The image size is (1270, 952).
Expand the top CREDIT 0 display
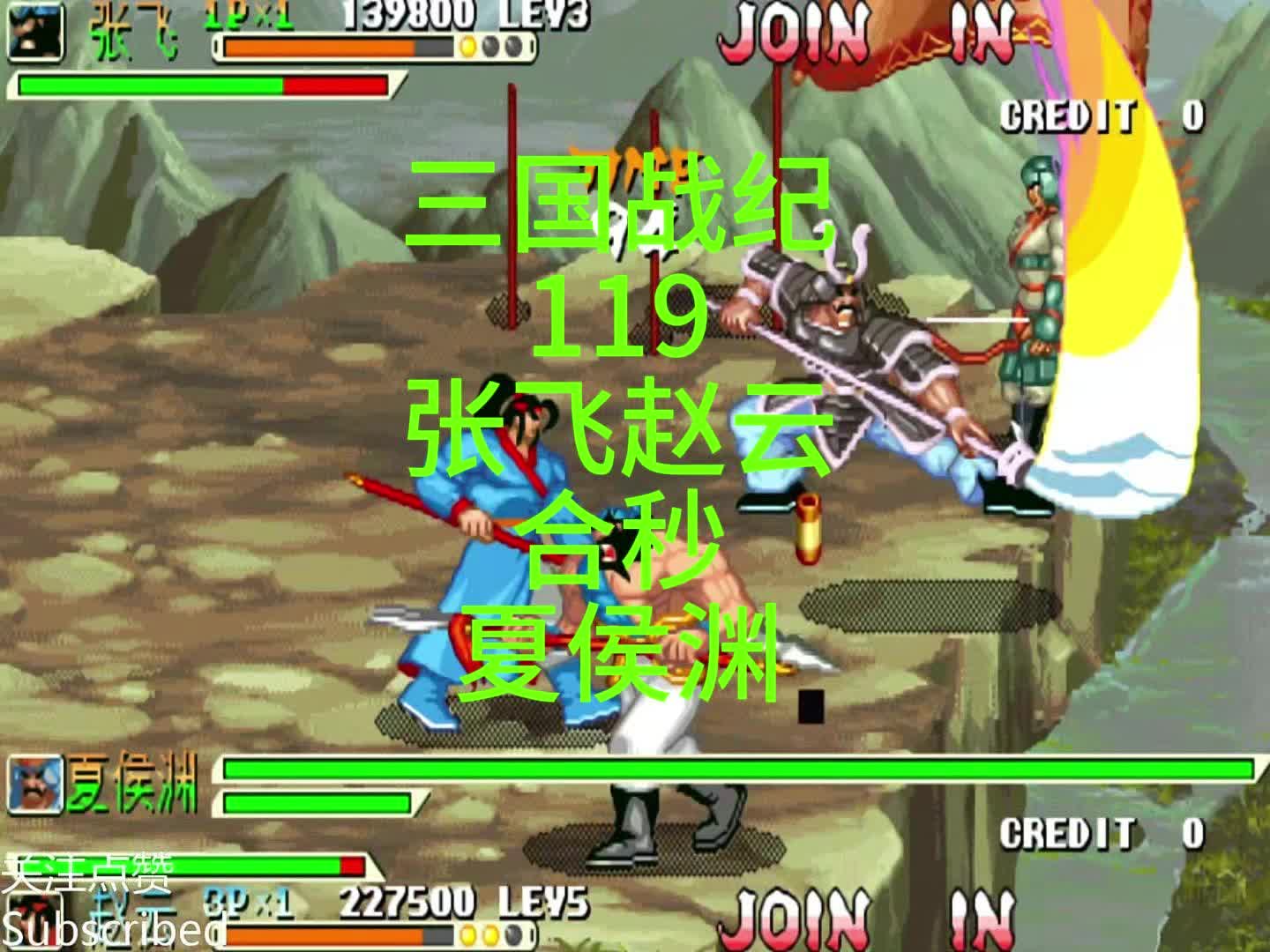coord(1102,115)
